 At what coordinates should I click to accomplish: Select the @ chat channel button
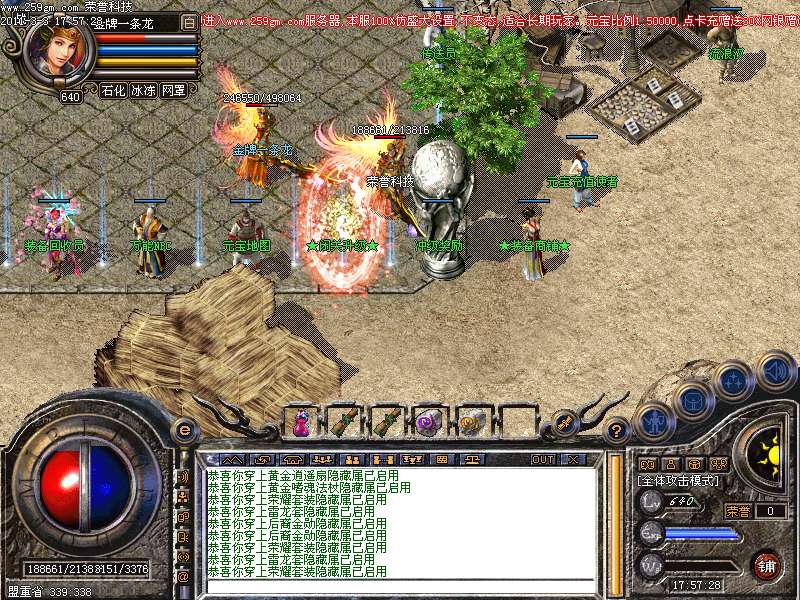pos(183,576)
